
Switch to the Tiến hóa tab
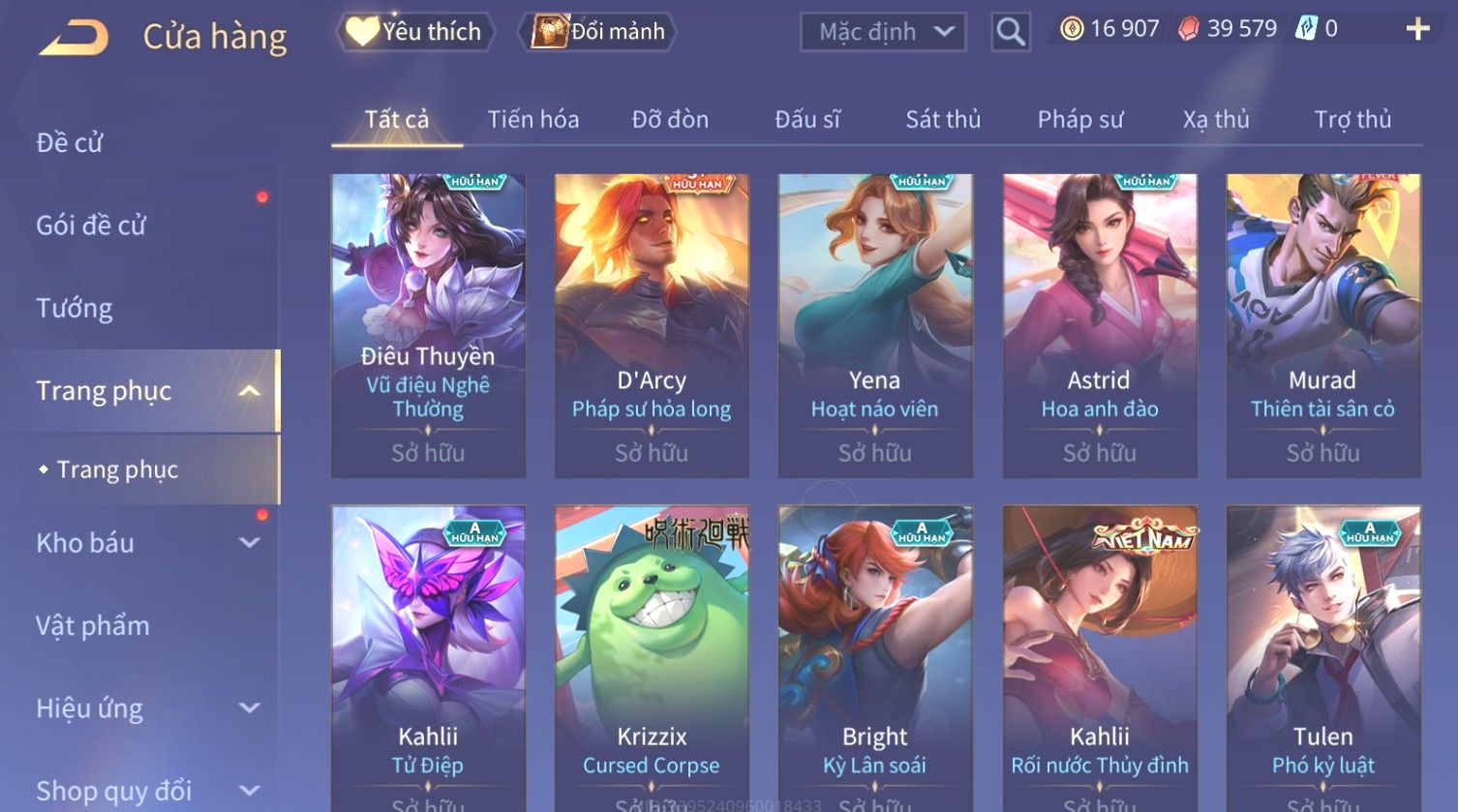point(532,120)
